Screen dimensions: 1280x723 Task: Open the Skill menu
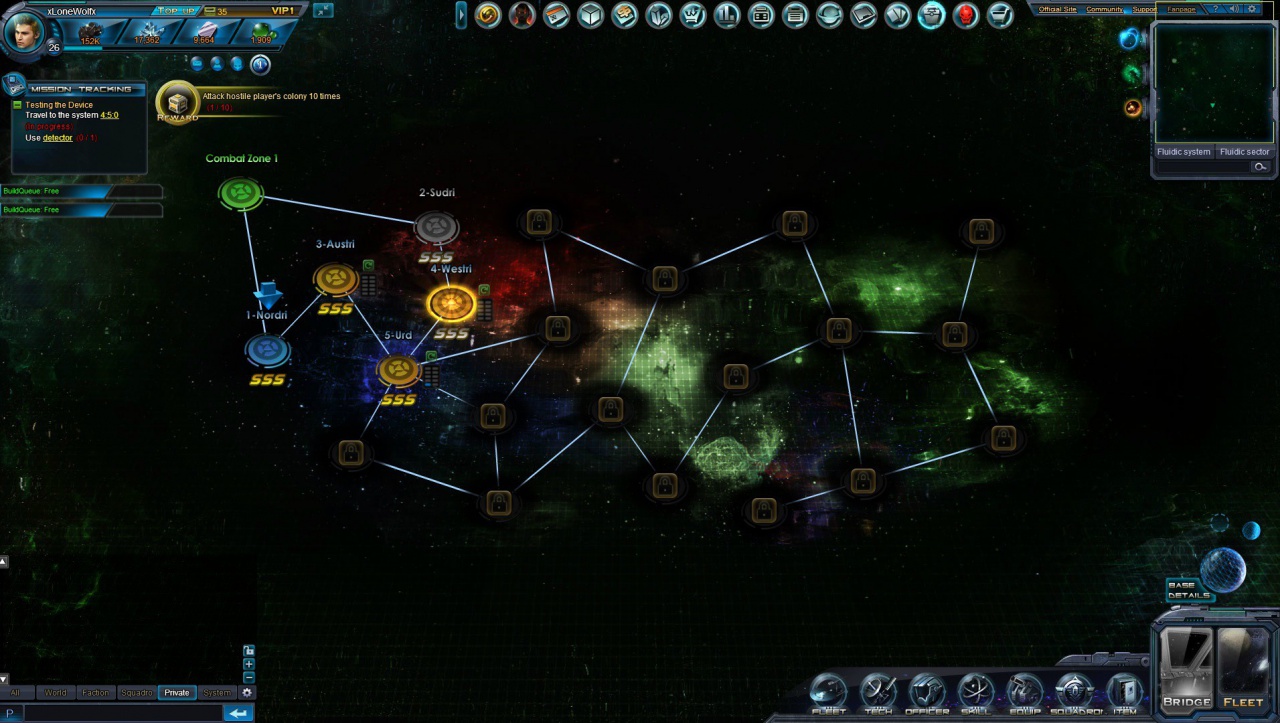(x=976, y=693)
